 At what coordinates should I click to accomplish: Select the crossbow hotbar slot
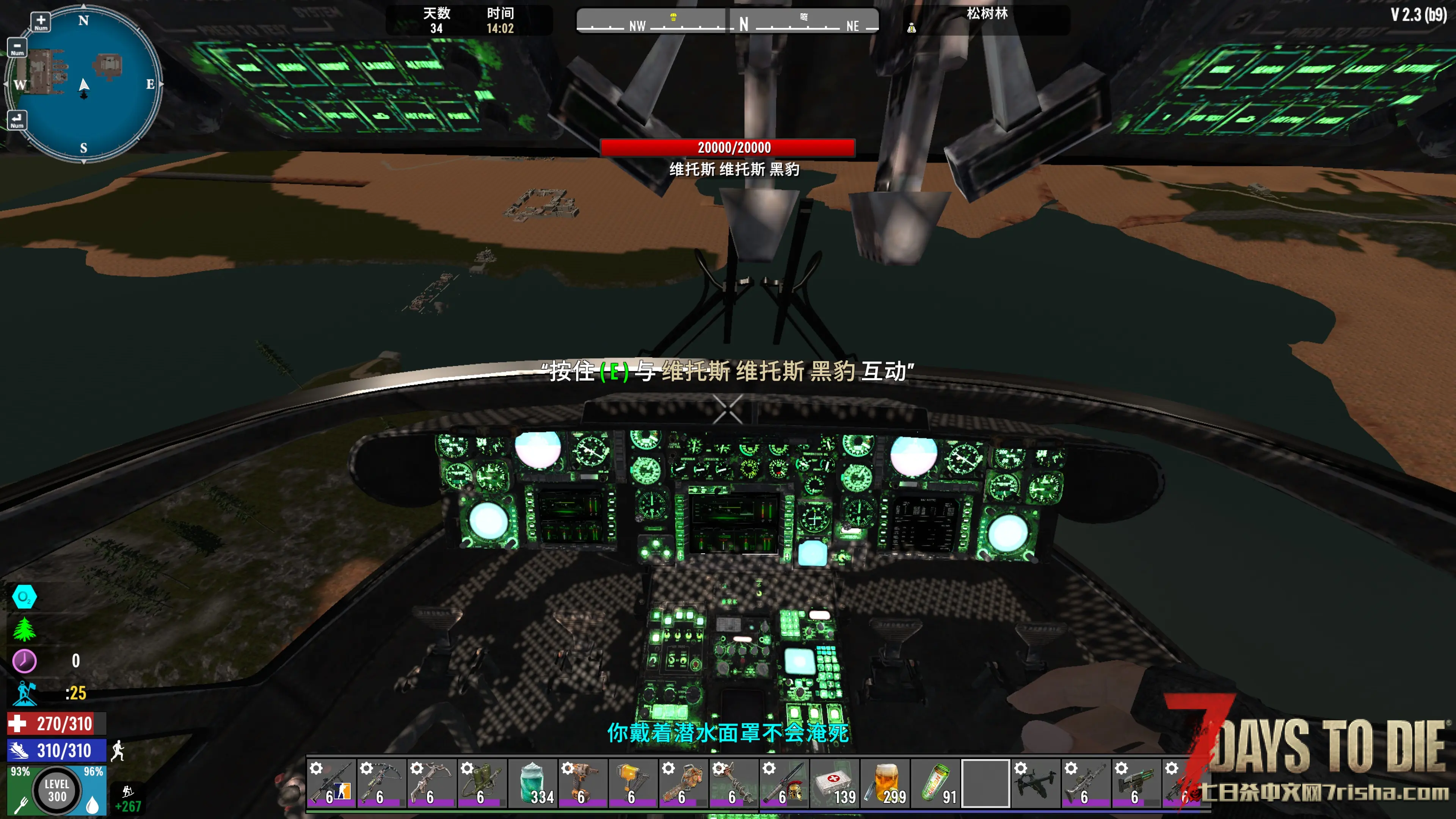(x=432, y=783)
